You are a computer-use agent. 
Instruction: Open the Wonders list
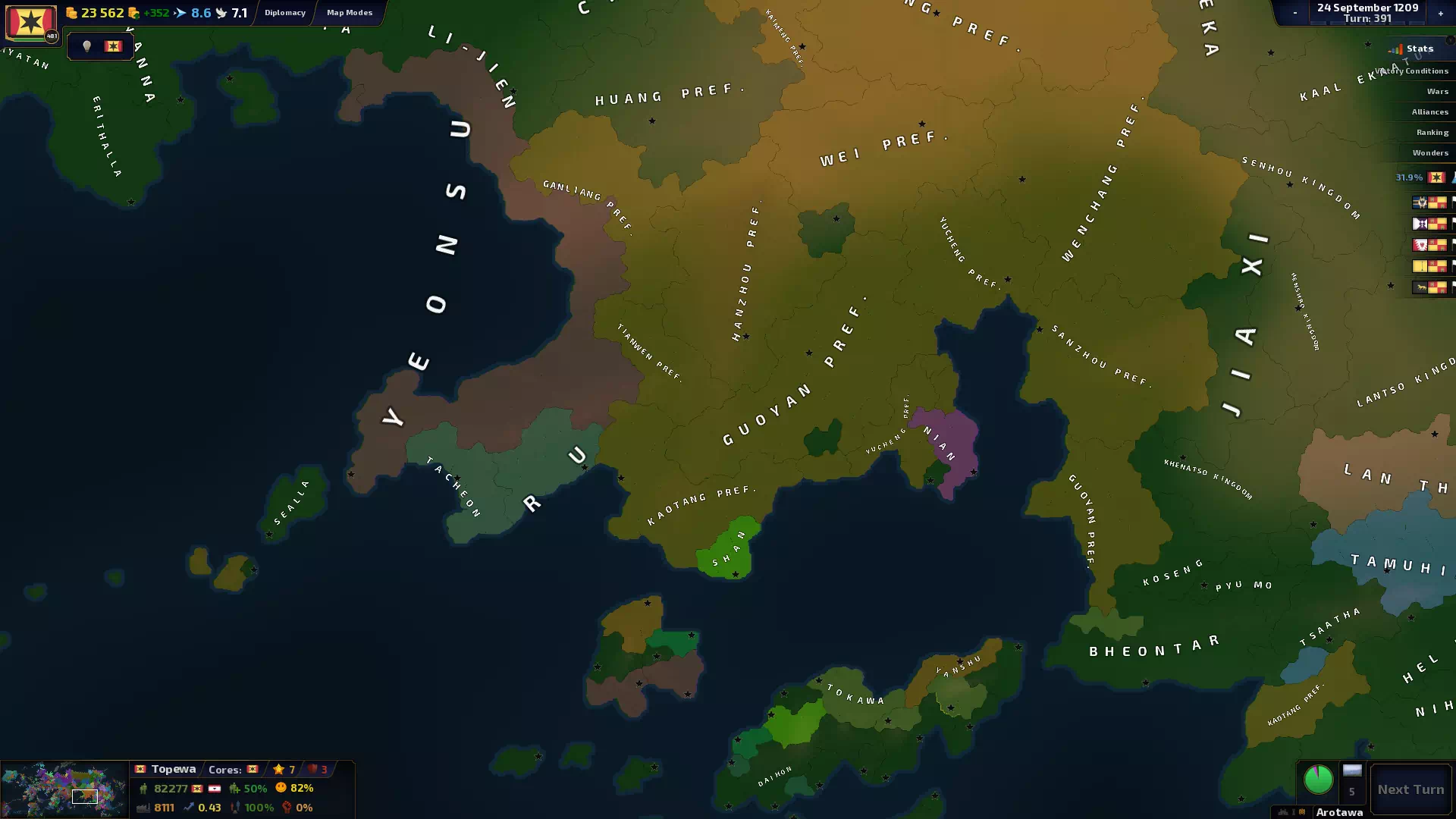tap(1429, 152)
